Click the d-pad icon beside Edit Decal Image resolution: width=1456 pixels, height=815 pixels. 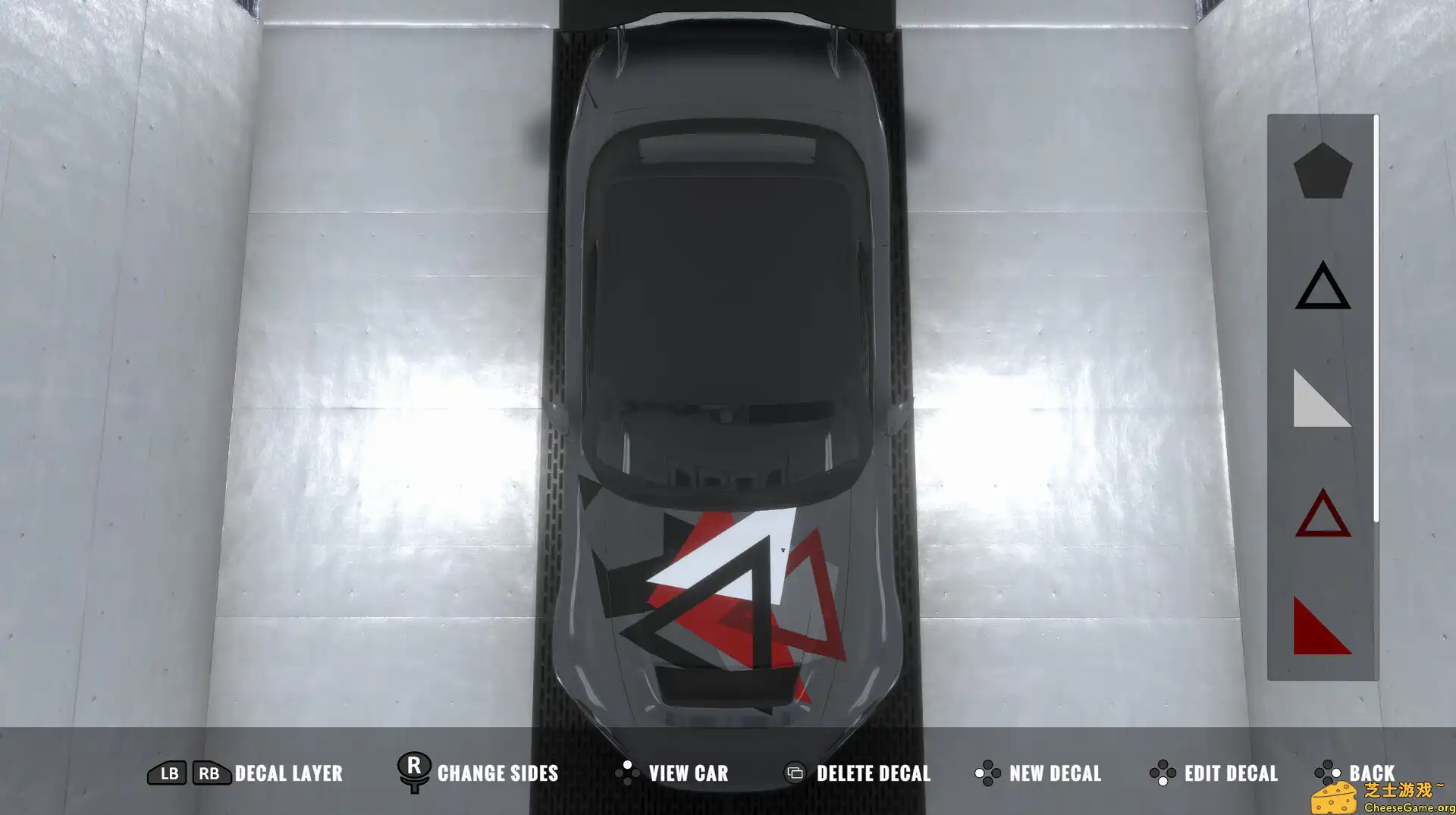(1161, 773)
